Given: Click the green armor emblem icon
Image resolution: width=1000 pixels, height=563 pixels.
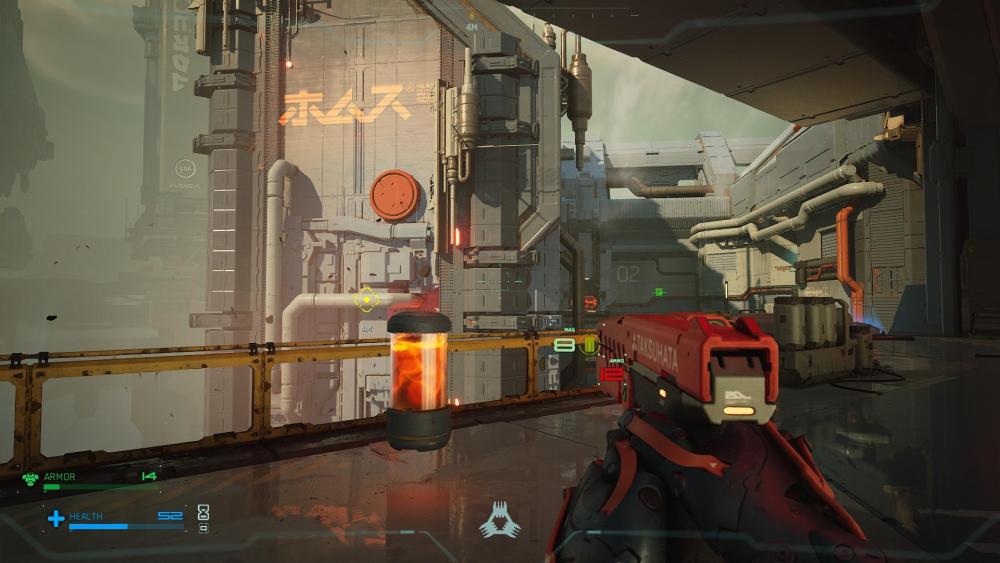Looking at the screenshot, I should [31, 478].
